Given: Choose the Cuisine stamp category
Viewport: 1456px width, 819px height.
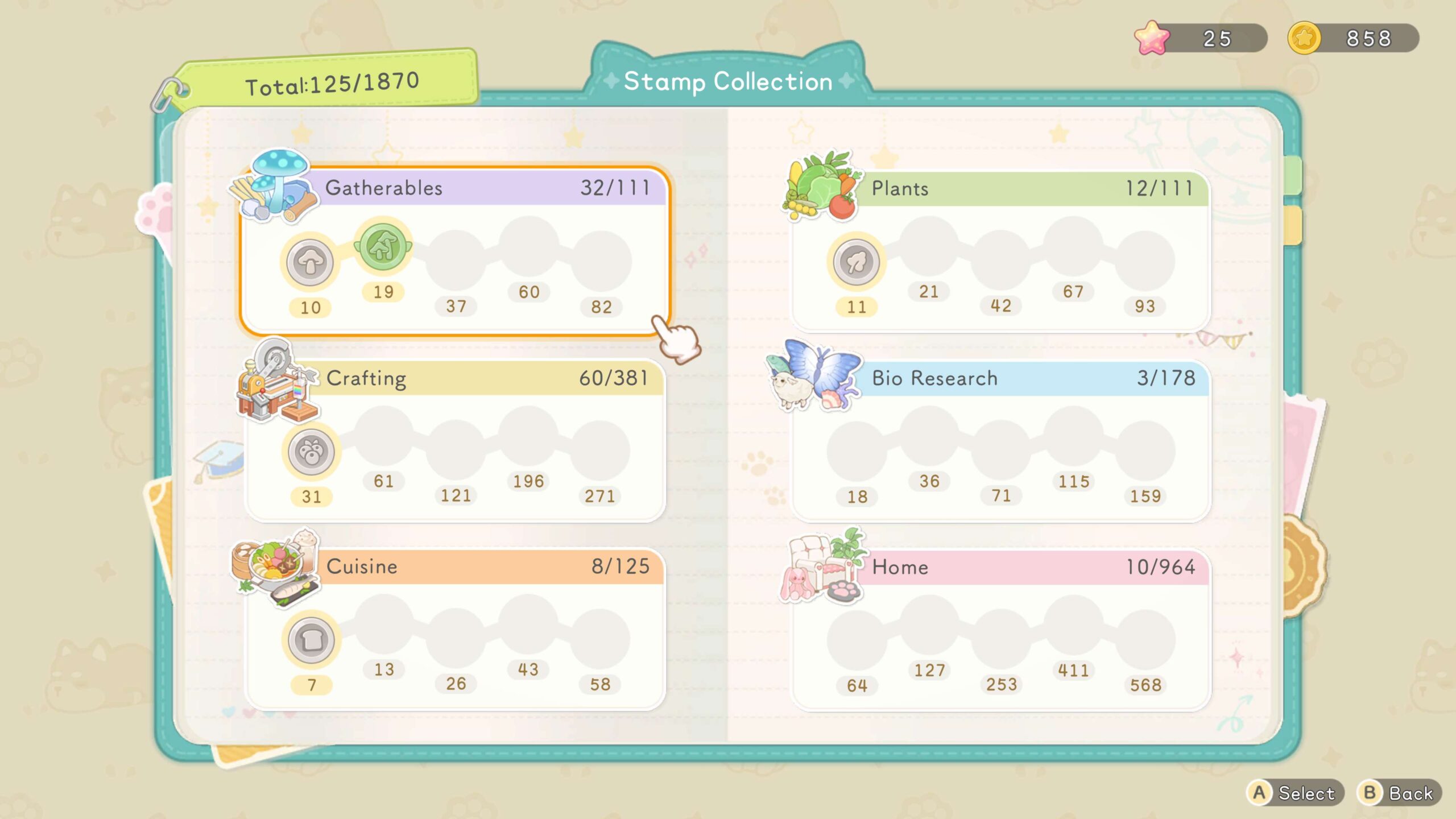Looking at the screenshot, I should [x=455, y=567].
